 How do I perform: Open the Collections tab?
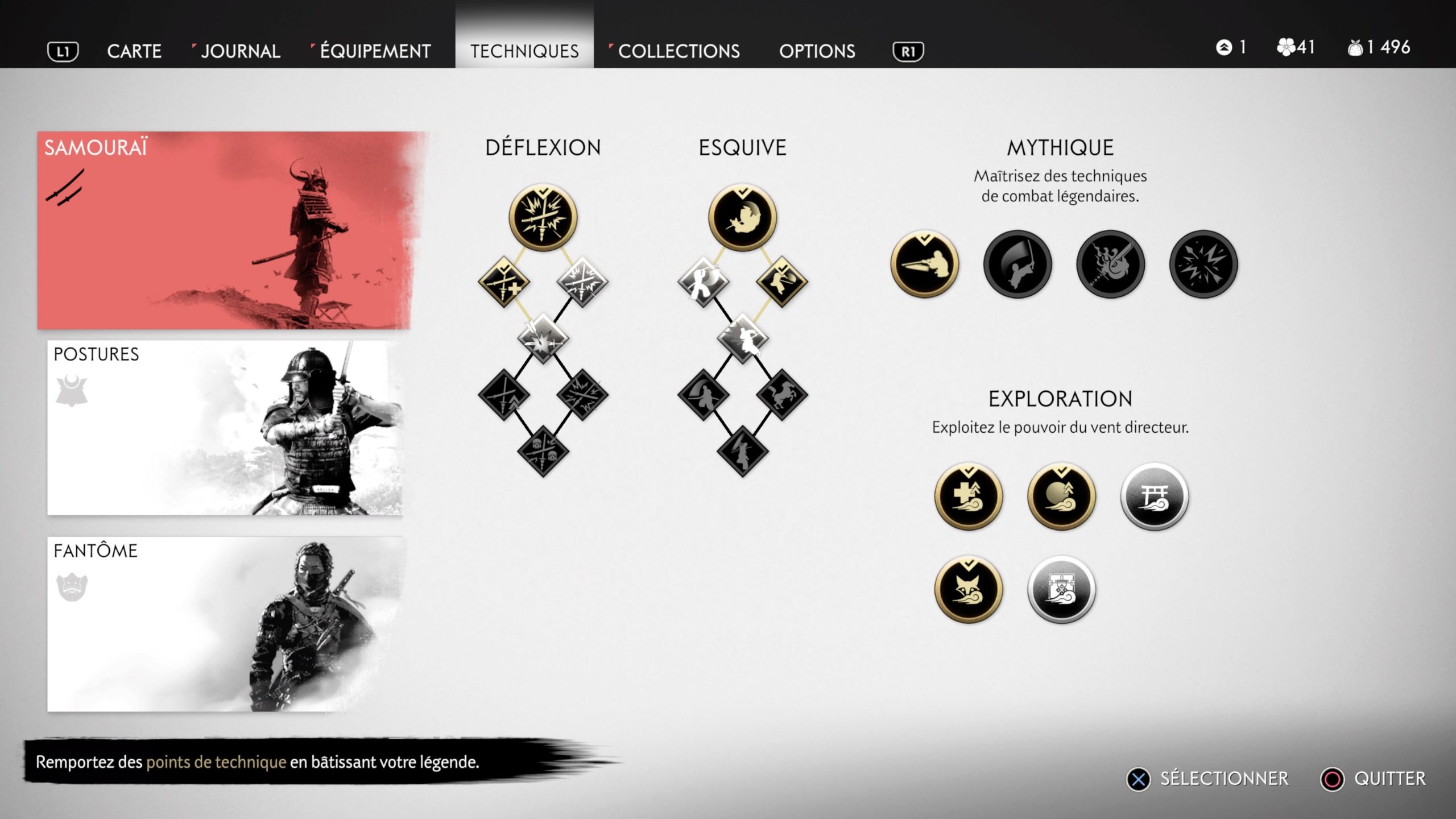click(x=679, y=51)
